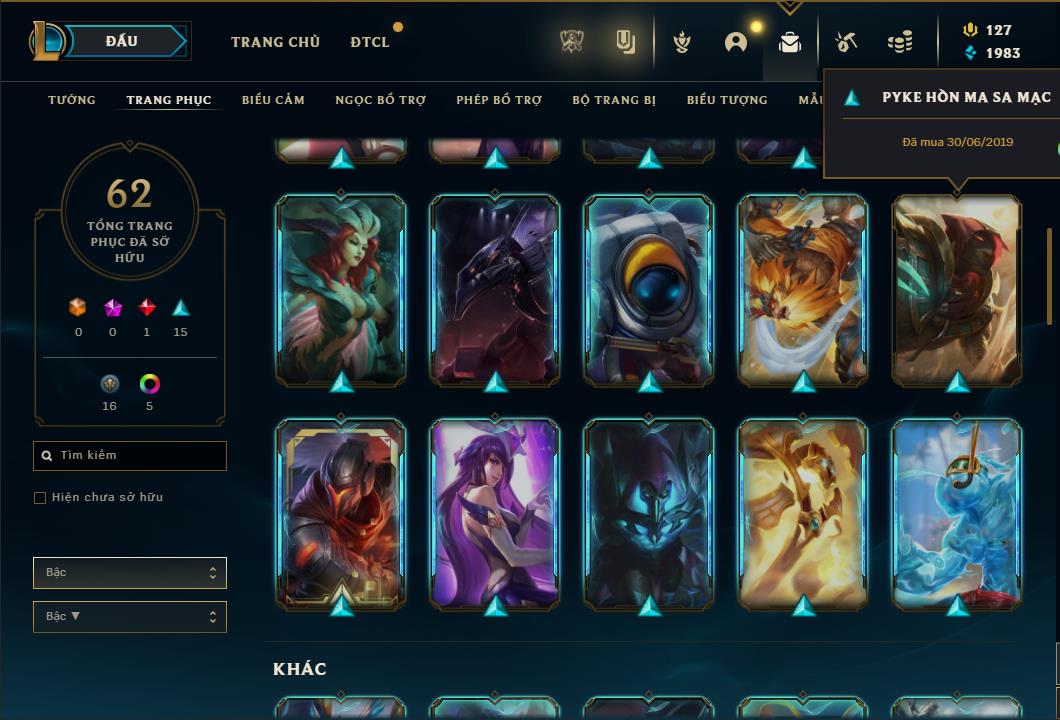
Task: Select the purple-haired woman skin card
Action: (495, 513)
